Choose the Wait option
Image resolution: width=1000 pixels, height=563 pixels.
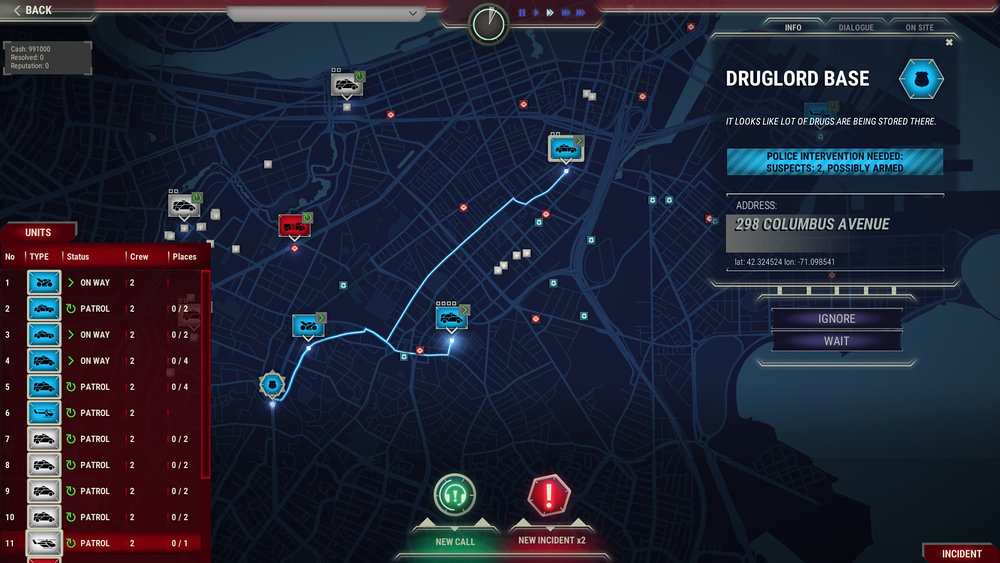[836, 341]
